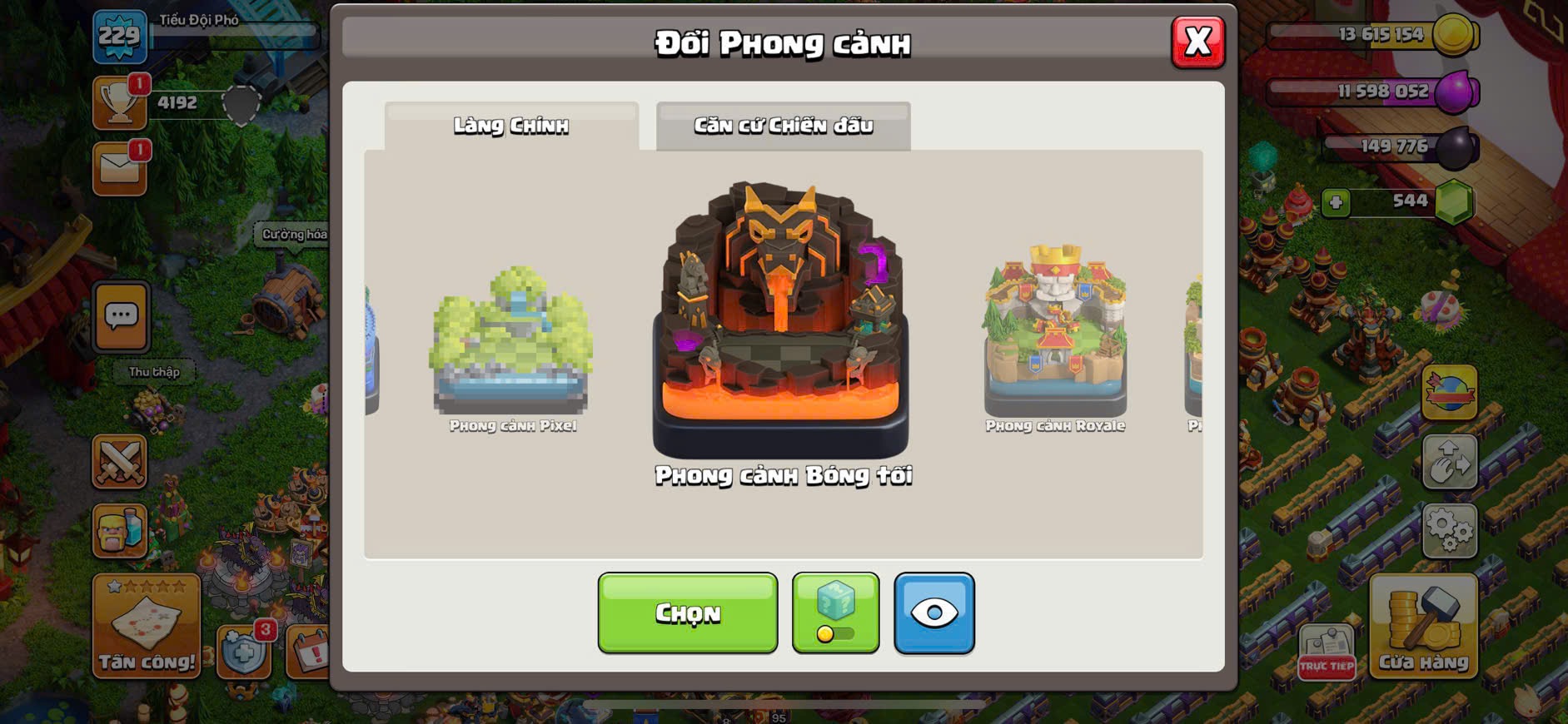Close the Đổi Phong cảnh dialog
The width and height of the screenshot is (1568, 724).
click(x=1197, y=42)
